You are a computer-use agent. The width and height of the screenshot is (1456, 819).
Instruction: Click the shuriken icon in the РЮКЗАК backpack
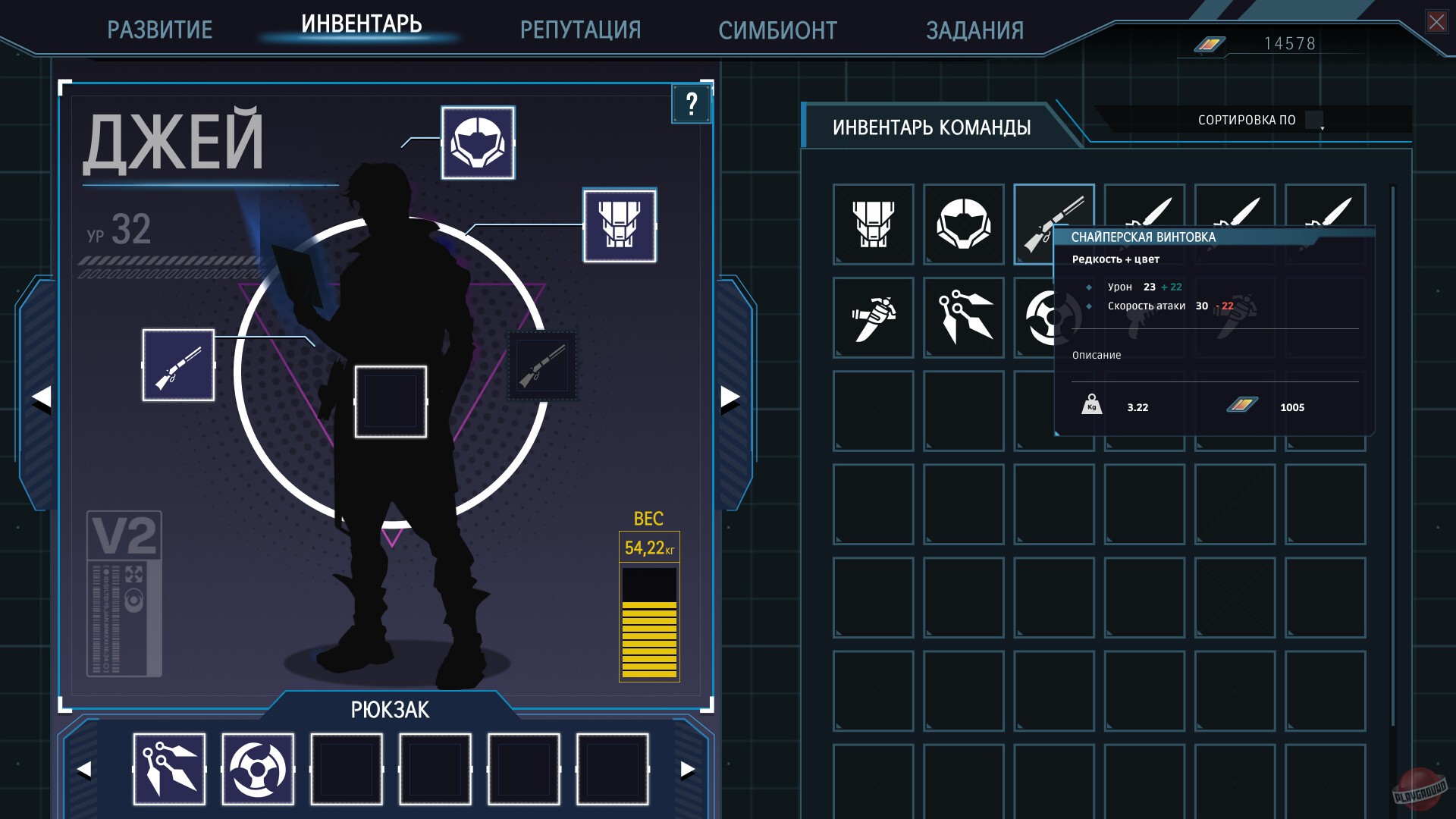click(168, 769)
